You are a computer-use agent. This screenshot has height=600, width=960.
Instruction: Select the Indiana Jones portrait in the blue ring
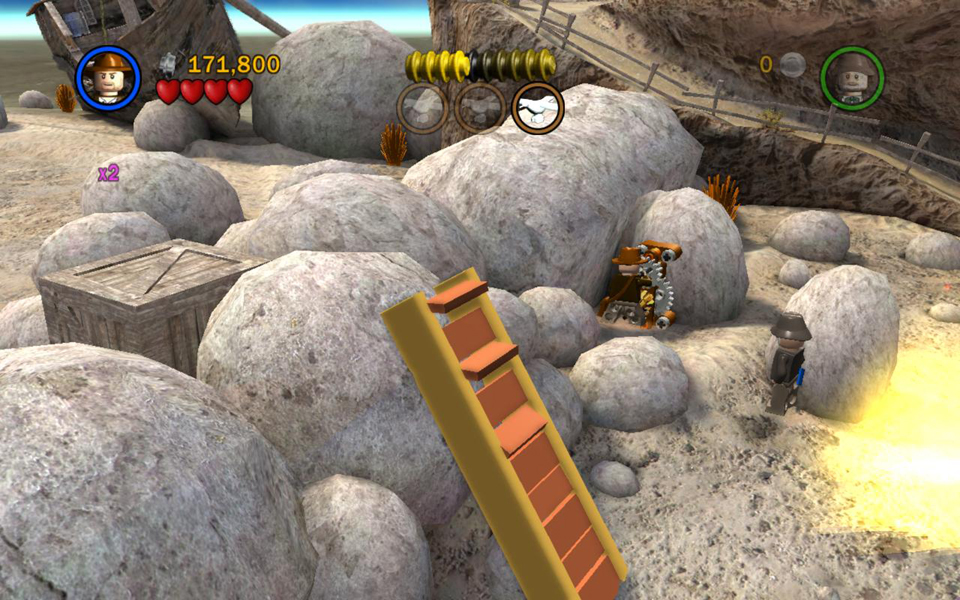[x=108, y=77]
